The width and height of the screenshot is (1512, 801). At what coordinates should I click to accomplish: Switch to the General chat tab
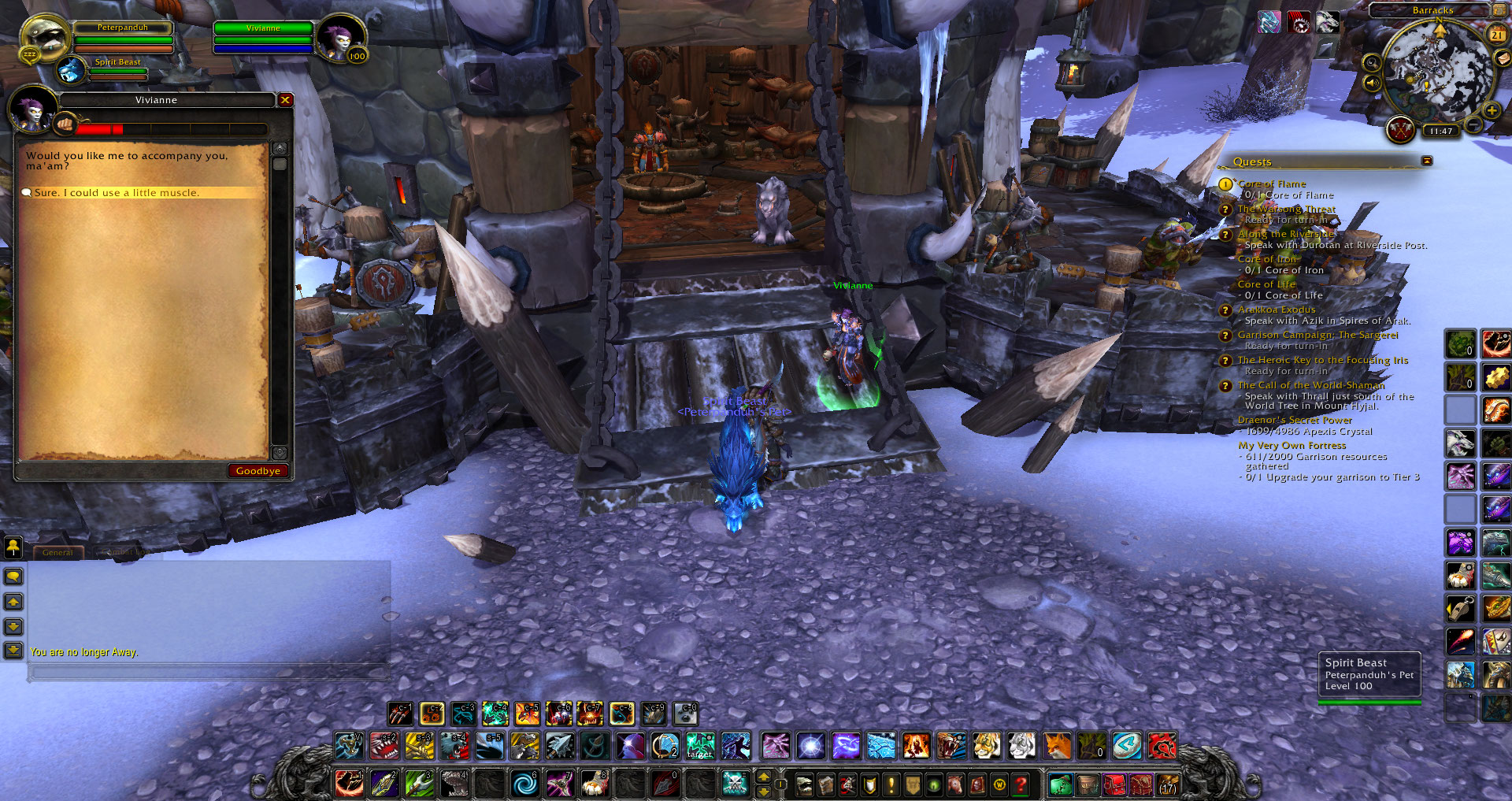tap(57, 553)
